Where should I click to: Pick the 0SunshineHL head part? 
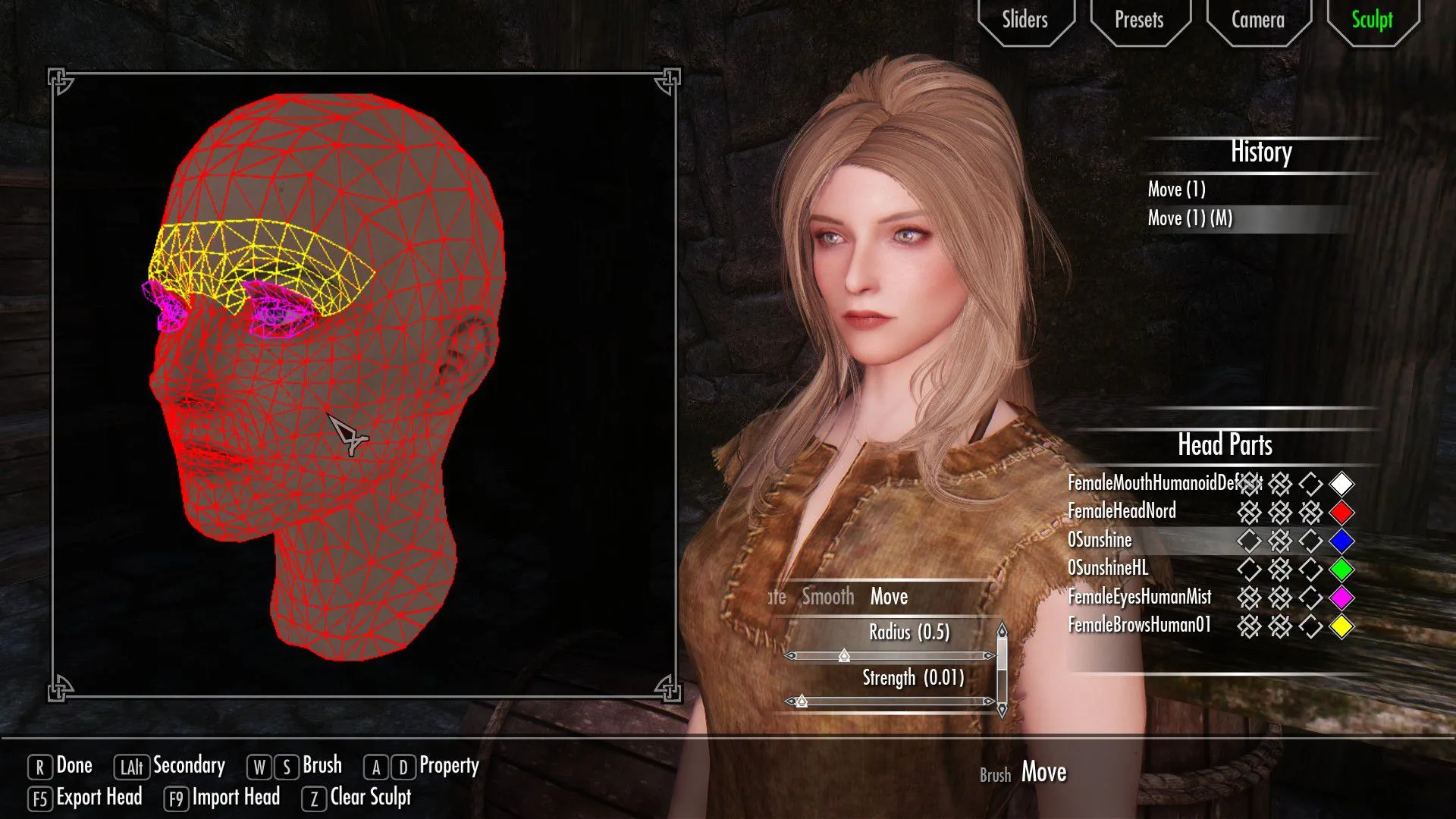[1108, 569]
